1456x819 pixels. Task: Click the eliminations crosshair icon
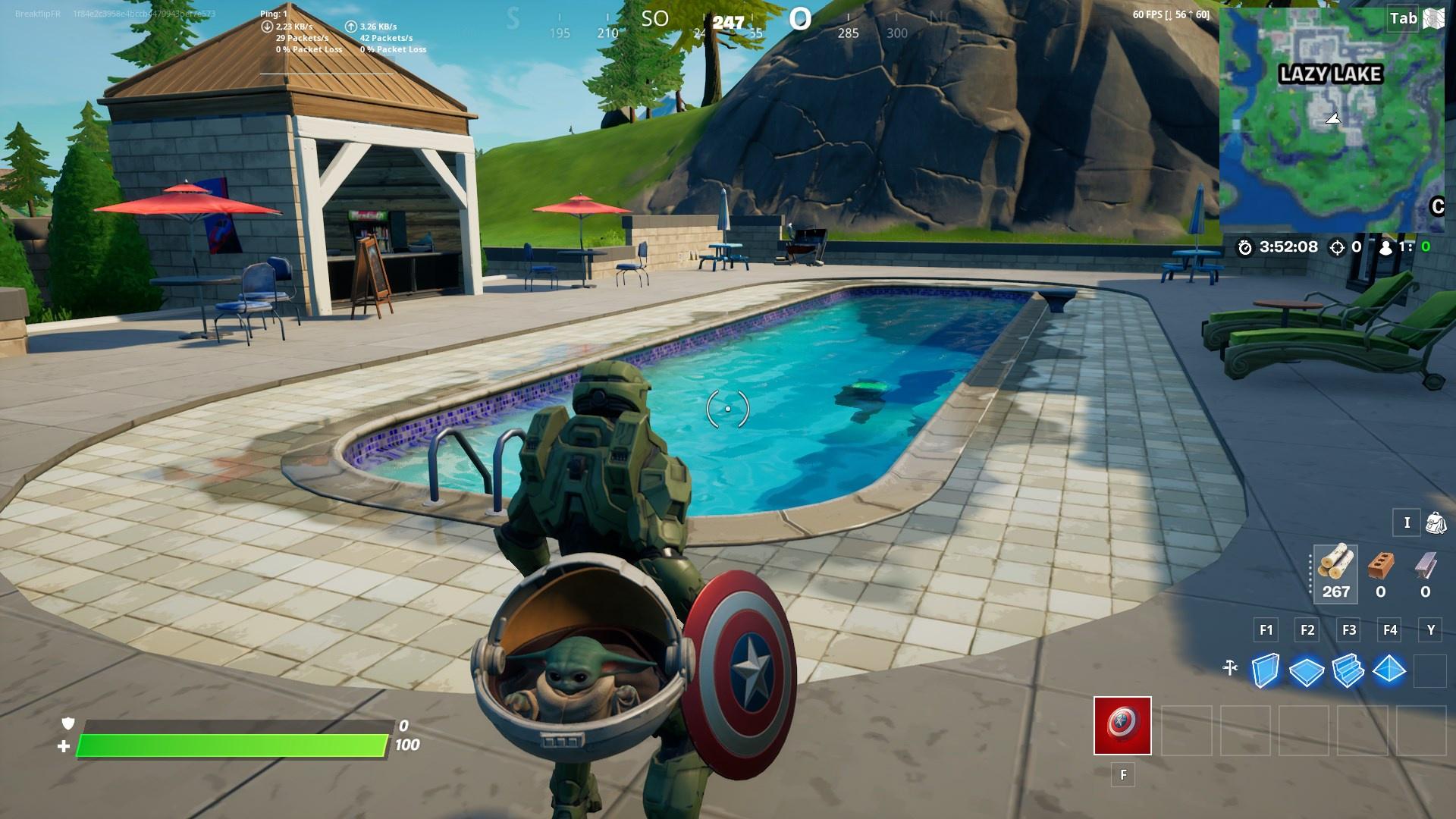coord(1337,247)
